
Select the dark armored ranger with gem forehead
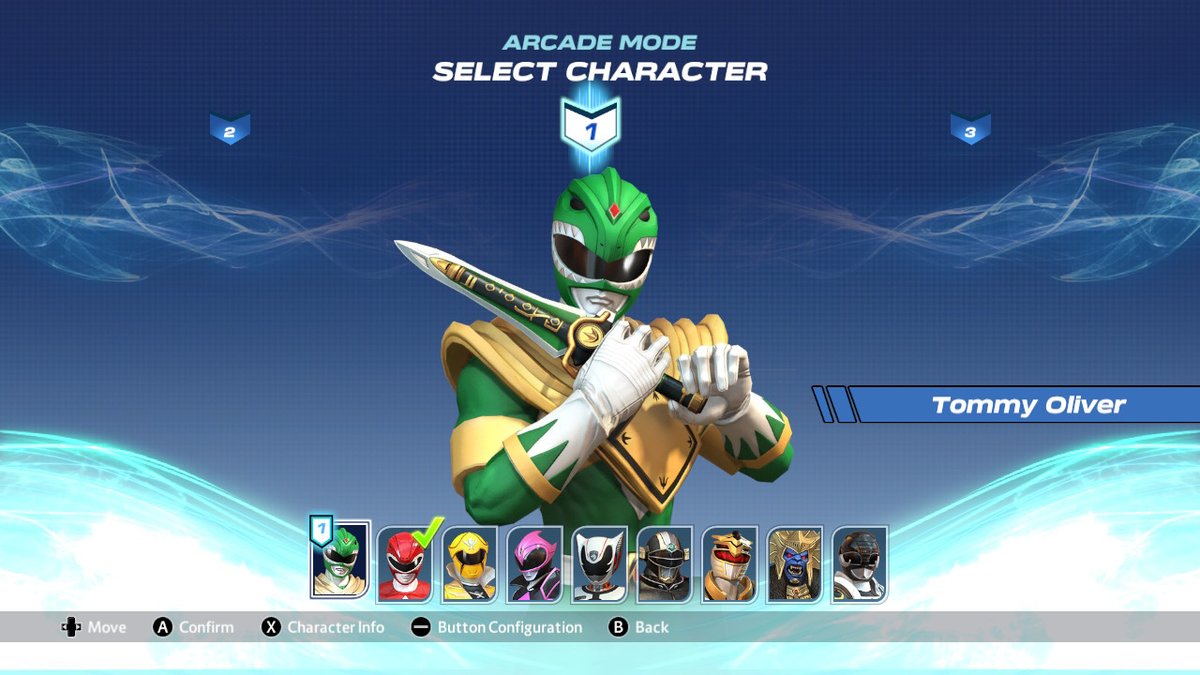[x=664, y=565]
